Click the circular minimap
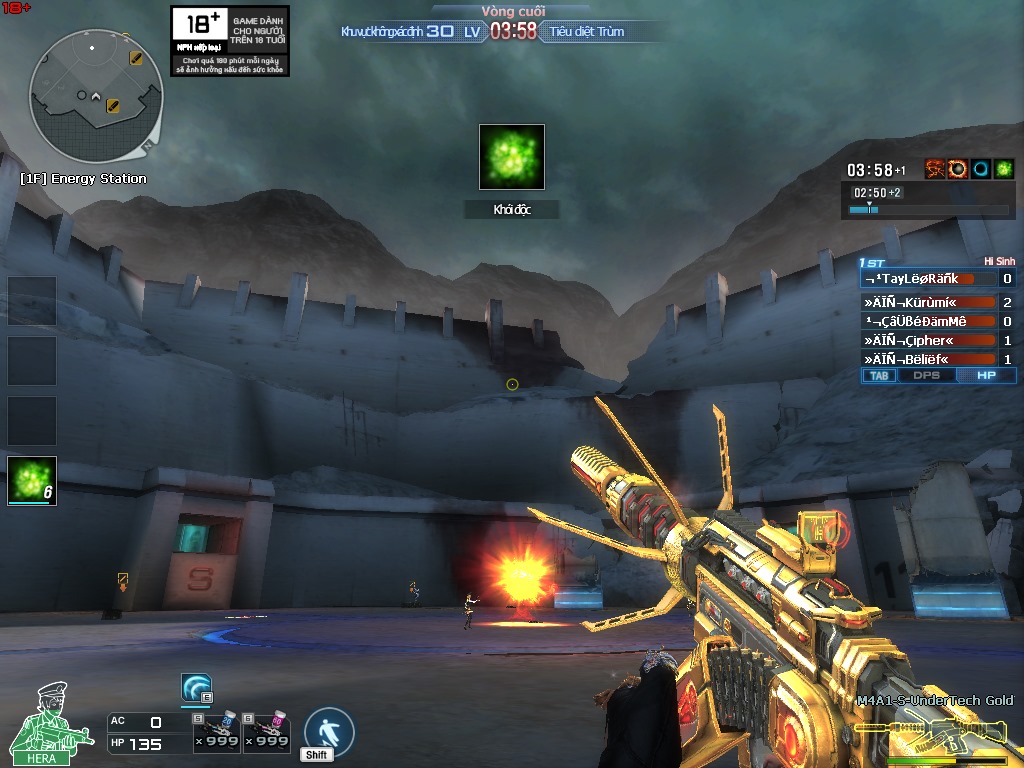1024x768 pixels. [96, 95]
